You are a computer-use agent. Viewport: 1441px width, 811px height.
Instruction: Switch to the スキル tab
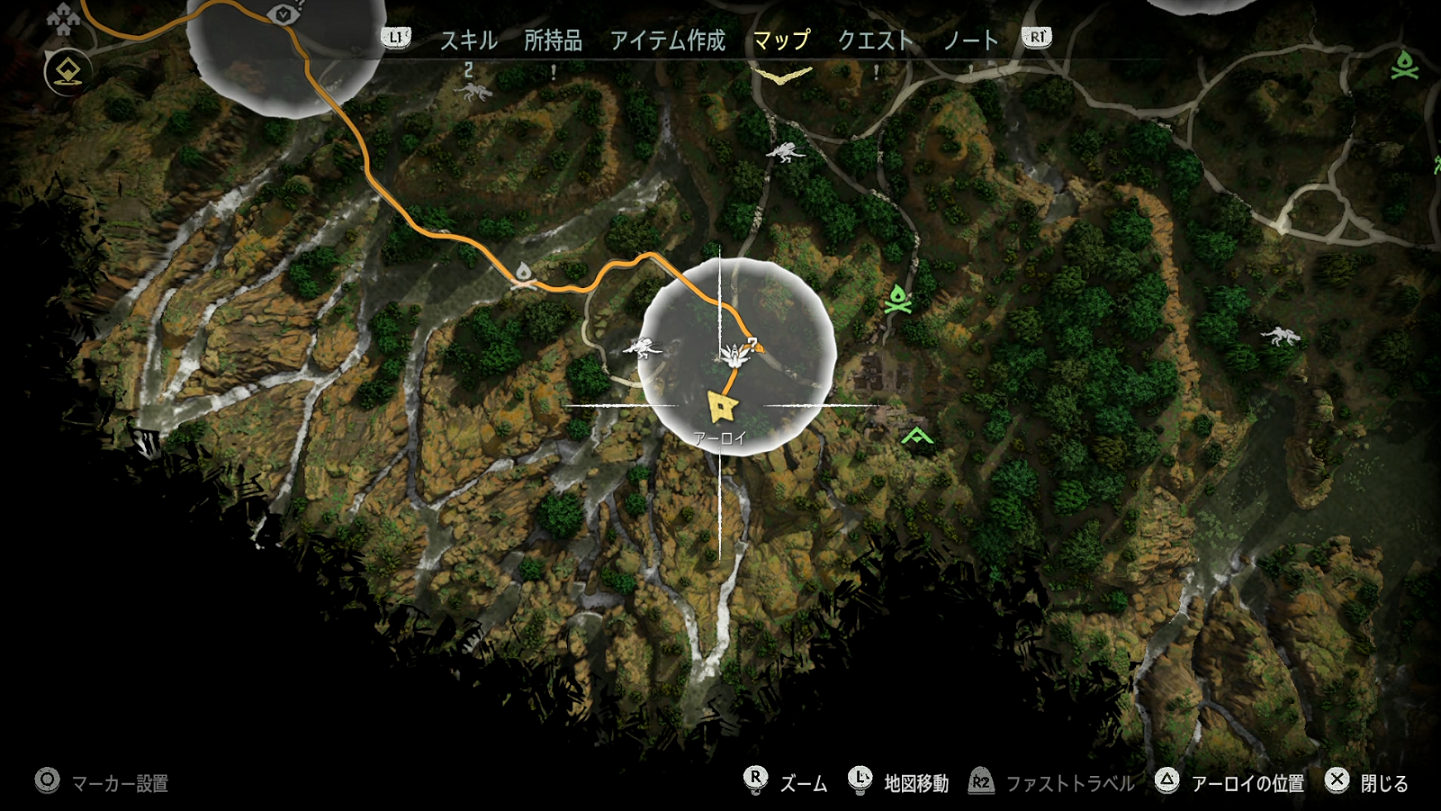click(x=470, y=41)
